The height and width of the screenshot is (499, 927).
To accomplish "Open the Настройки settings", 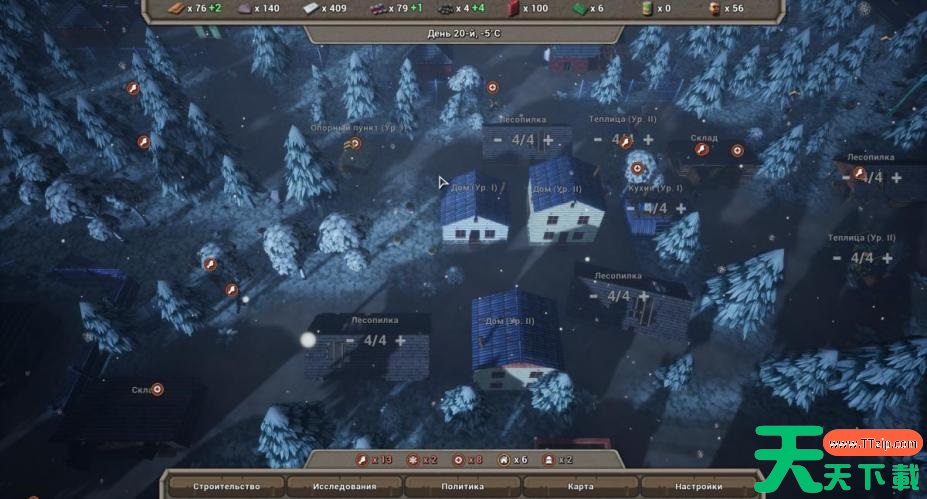I will (698, 486).
